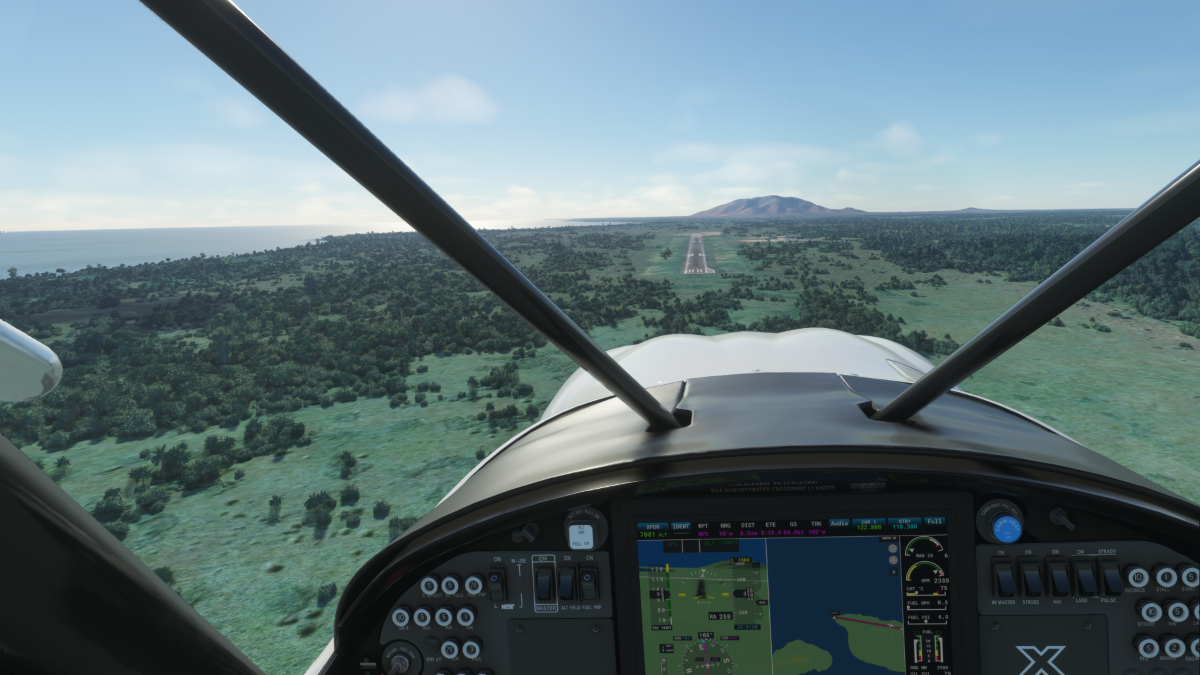The image size is (1200, 675).
Task: Pull the ALT AIR knob
Action: (x=581, y=533)
